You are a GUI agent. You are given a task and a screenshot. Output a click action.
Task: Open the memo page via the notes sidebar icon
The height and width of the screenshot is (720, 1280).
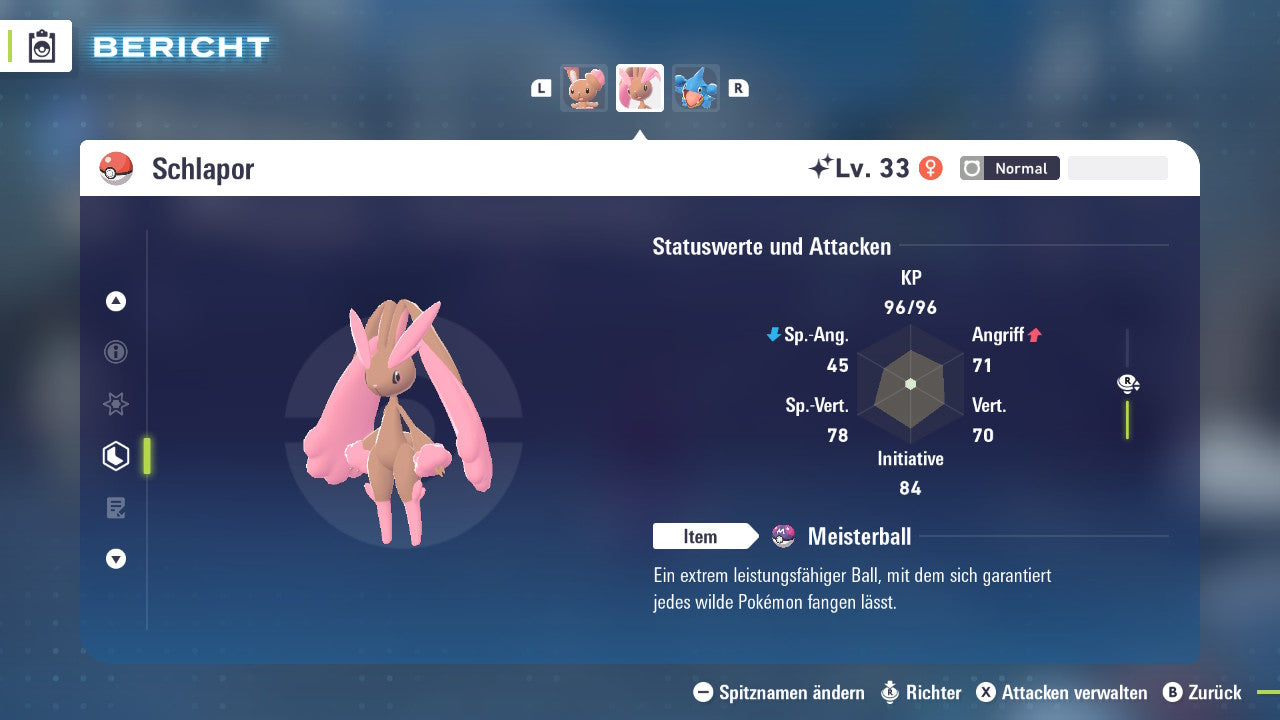click(115, 507)
